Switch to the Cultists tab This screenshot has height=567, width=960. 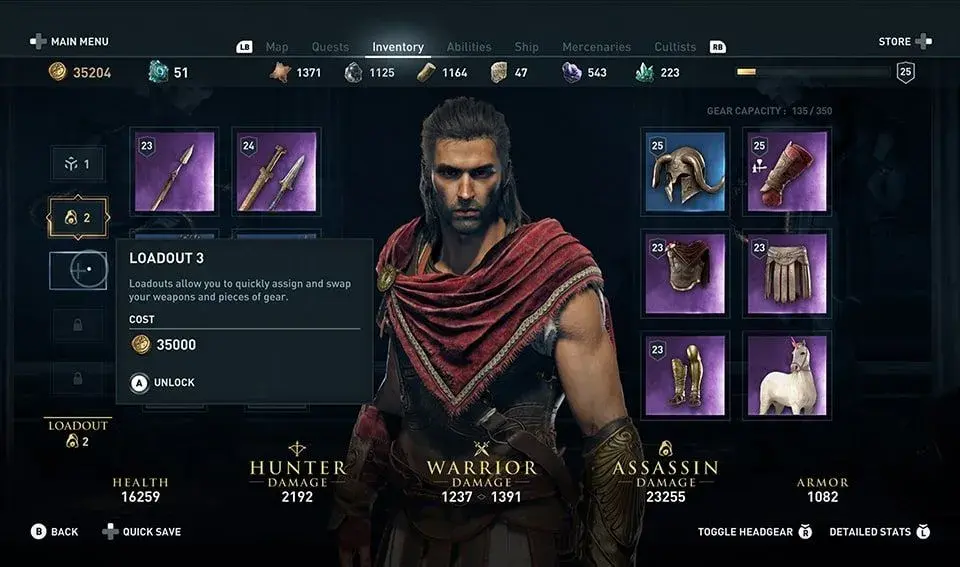click(675, 47)
